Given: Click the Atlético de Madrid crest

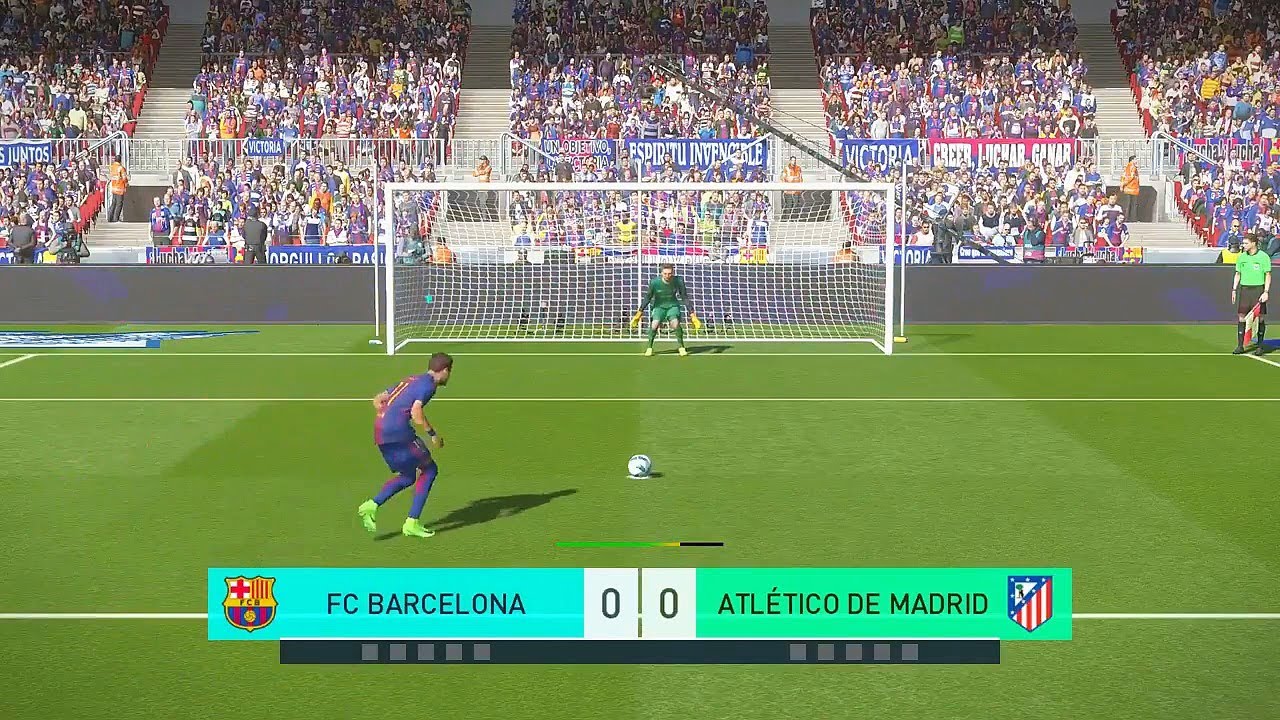Looking at the screenshot, I should pyautogui.click(x=1029, y=603).
